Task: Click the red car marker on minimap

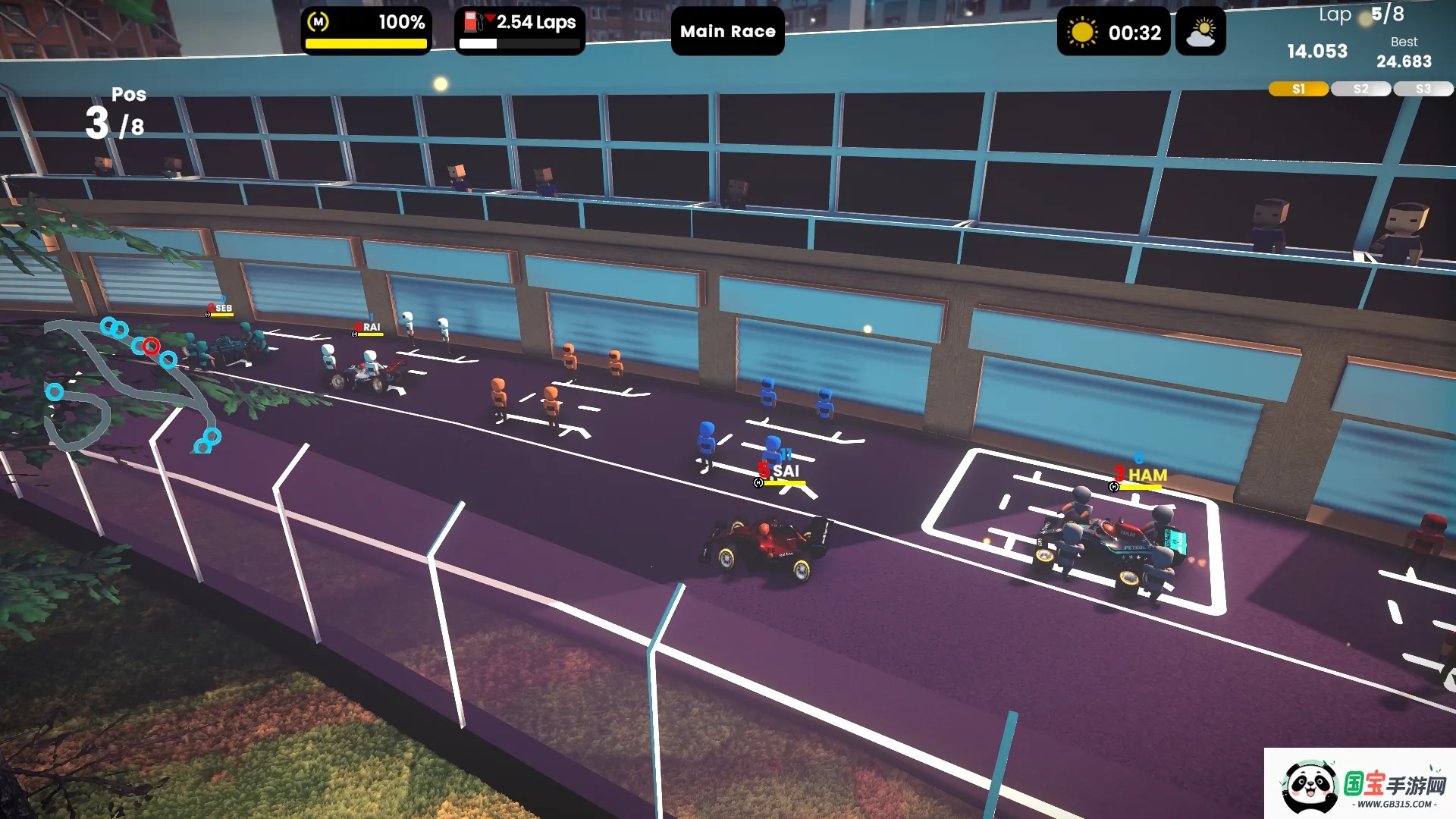Action: point(152,347)
